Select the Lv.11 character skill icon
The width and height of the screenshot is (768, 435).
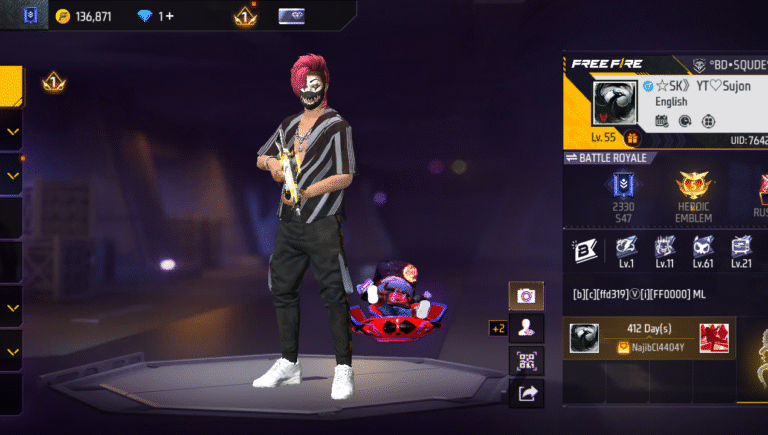point(665,251)
